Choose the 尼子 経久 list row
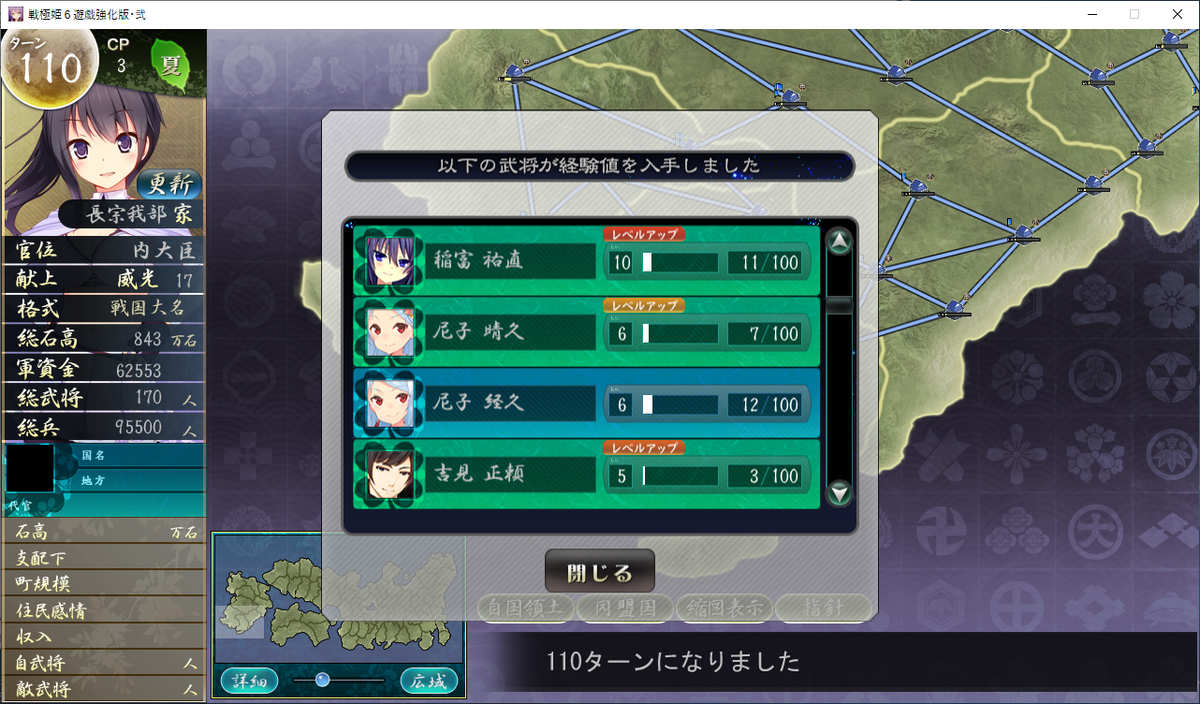1200x704 pixels. pyautogui.click(x=586, y=404)
